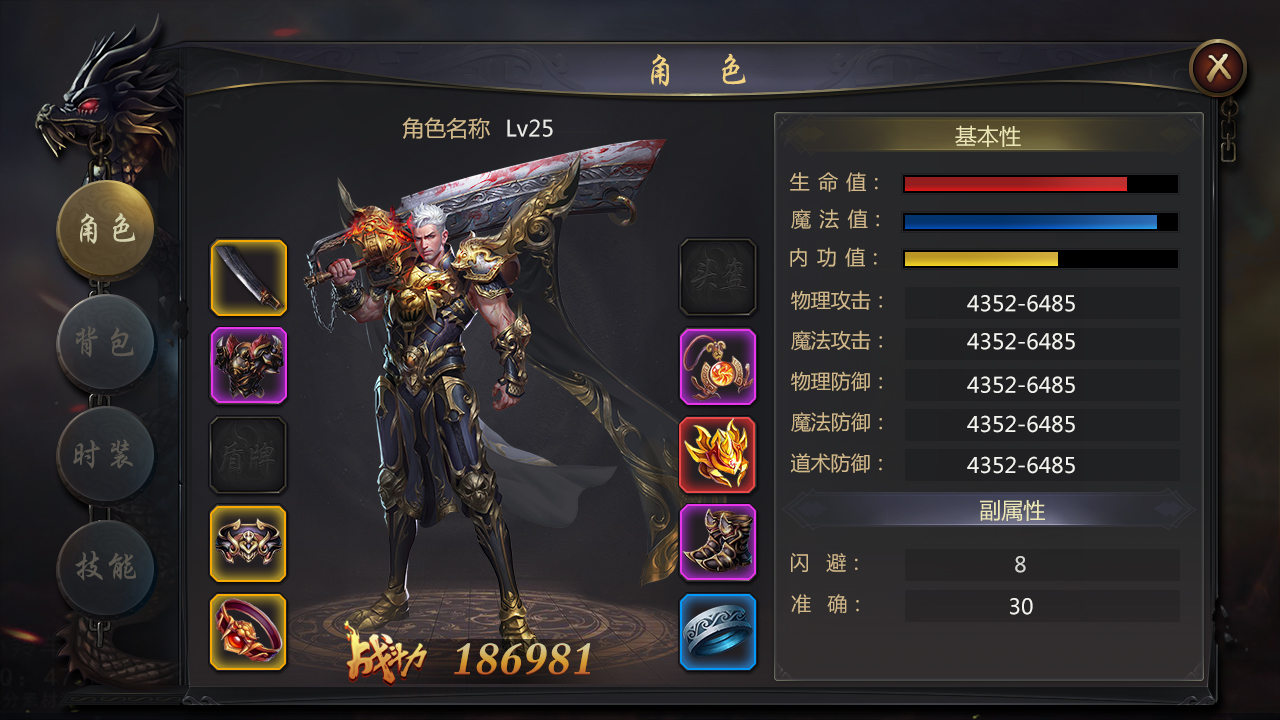Click the 物理攻击 stat value field
The width and height of the screenshot is (1280, 720).
point(1042,303)
